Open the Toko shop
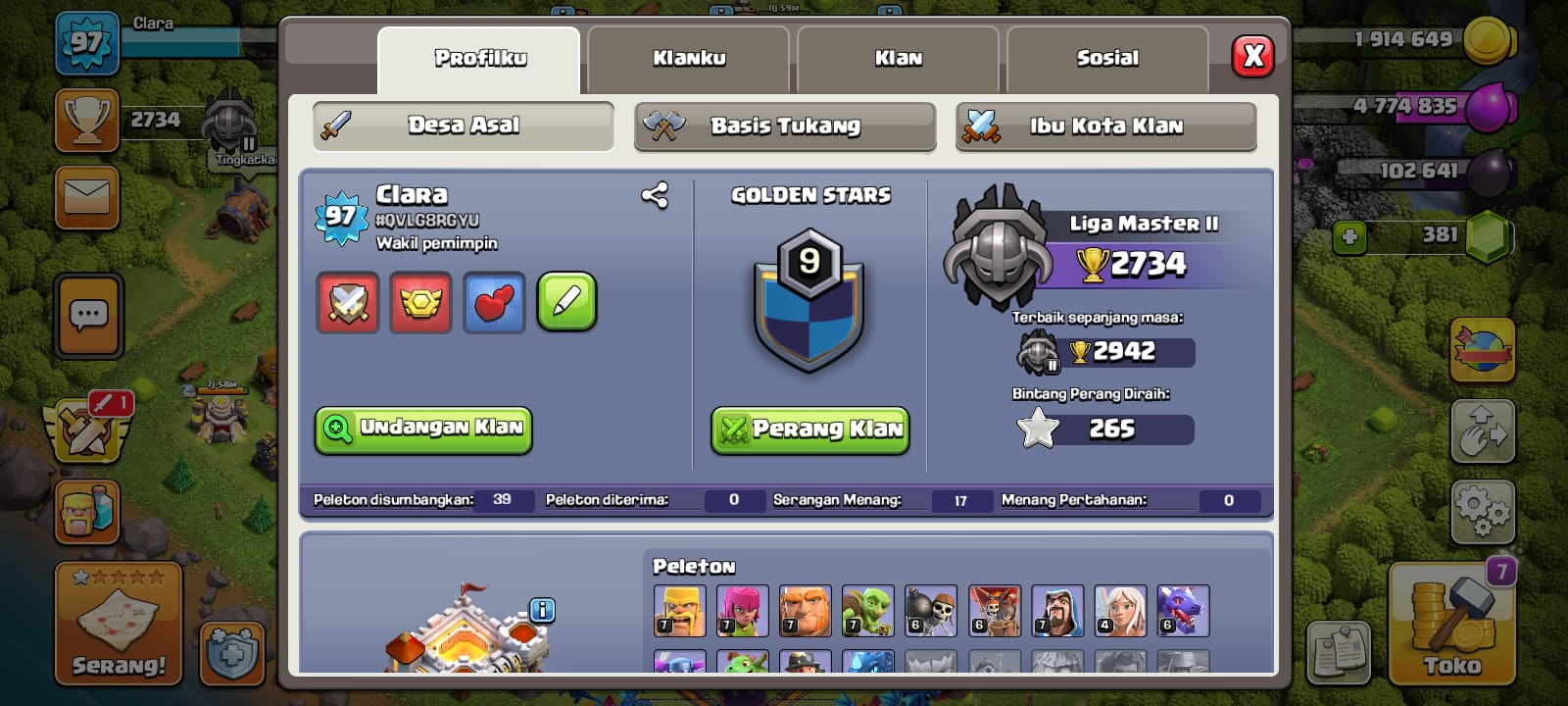This screenshot has height=706, width=1568. coord(1451,624)
